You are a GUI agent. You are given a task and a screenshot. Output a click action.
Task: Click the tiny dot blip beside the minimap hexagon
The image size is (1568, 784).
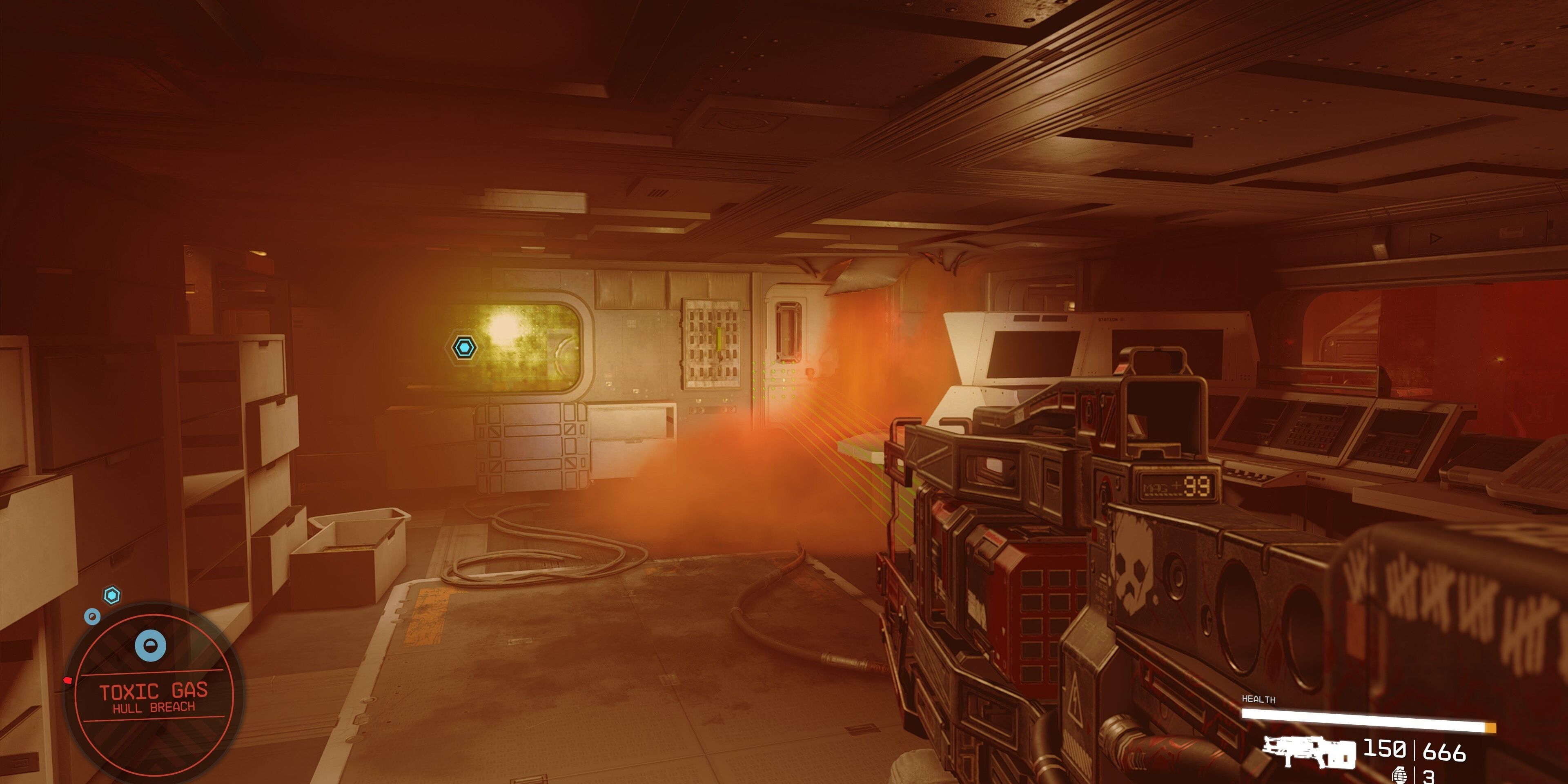point(93,617)
